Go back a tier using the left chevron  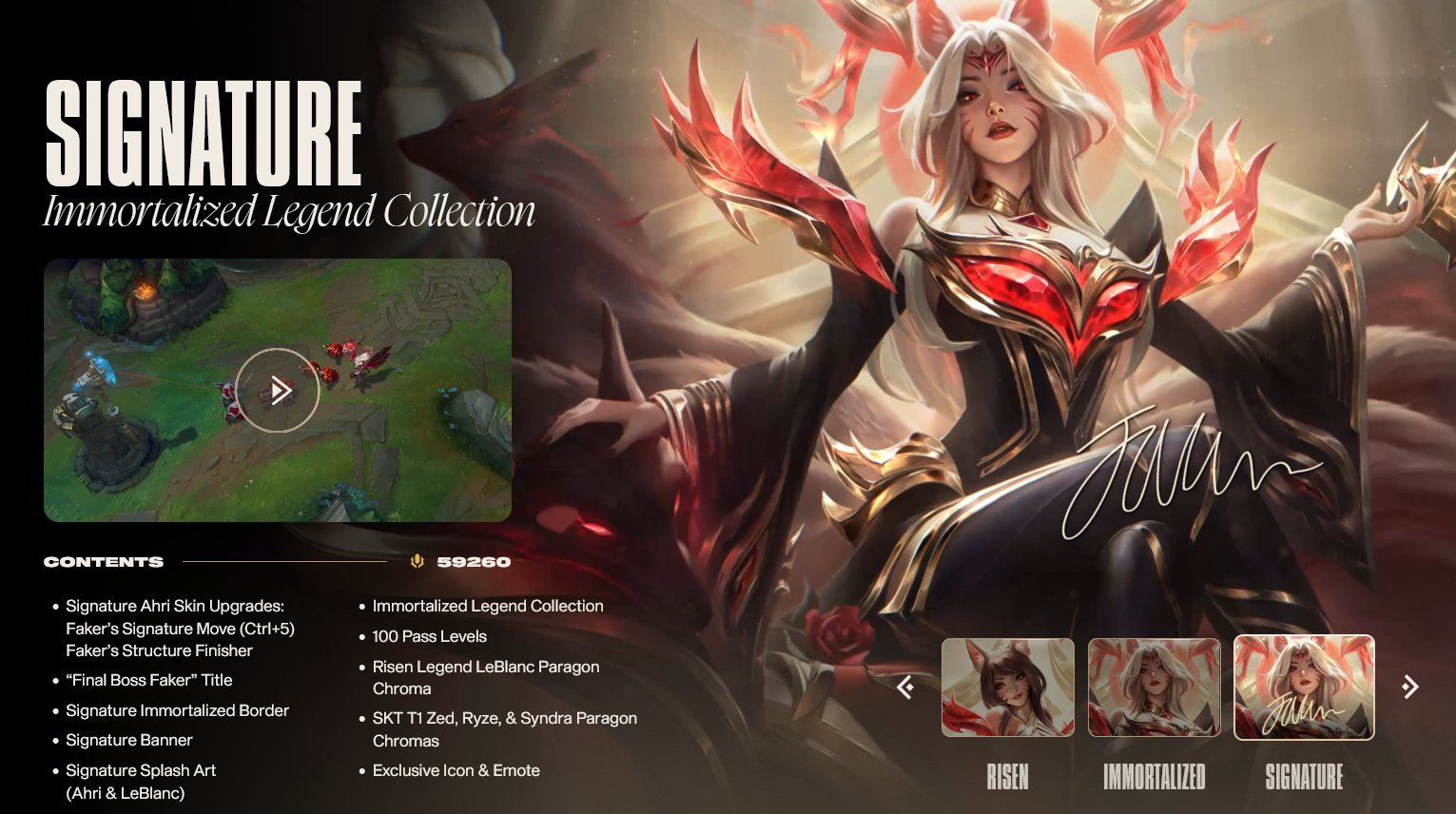[x=906, y=687]
